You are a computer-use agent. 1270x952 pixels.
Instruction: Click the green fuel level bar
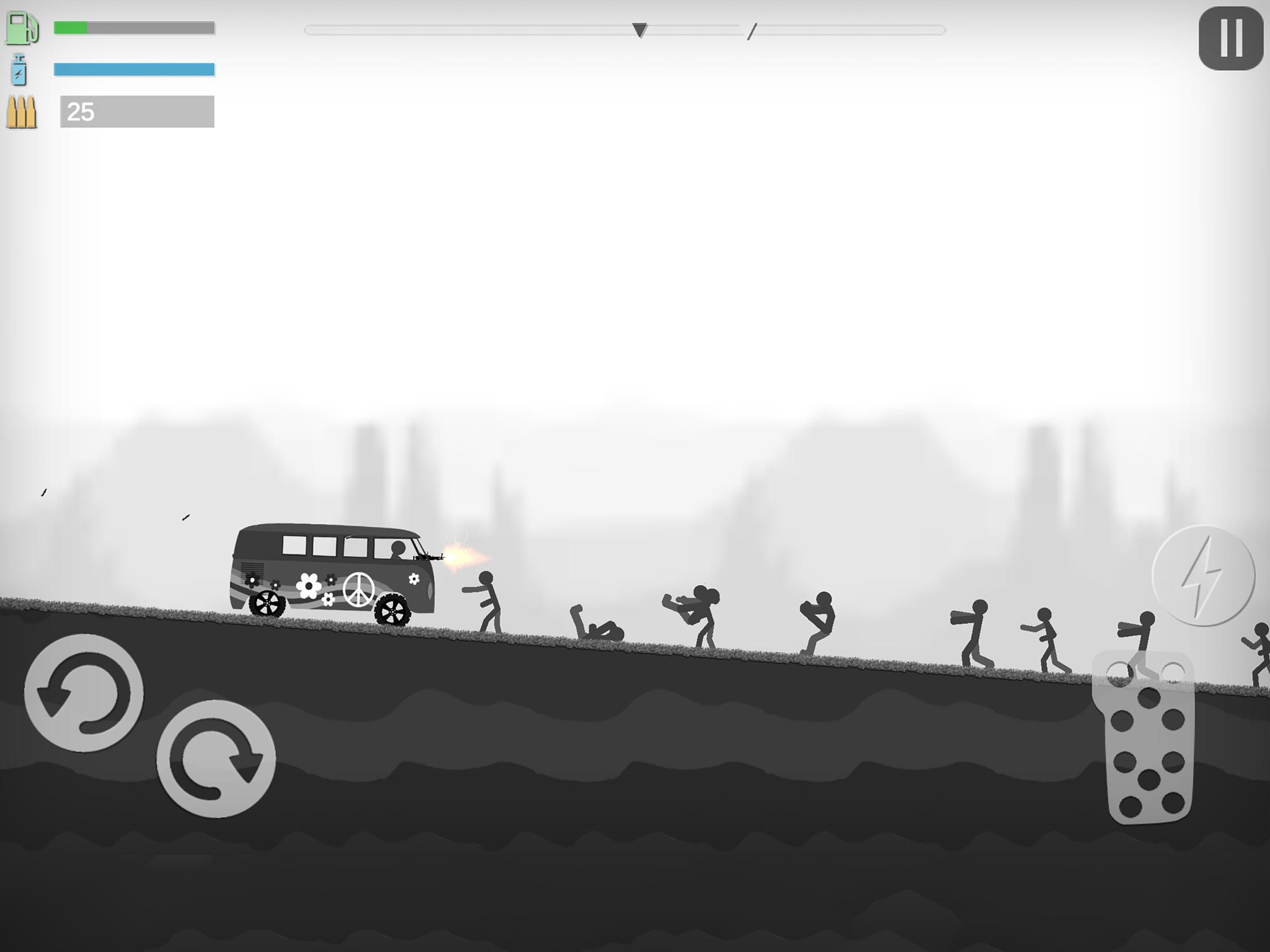[x=71, y=27]
